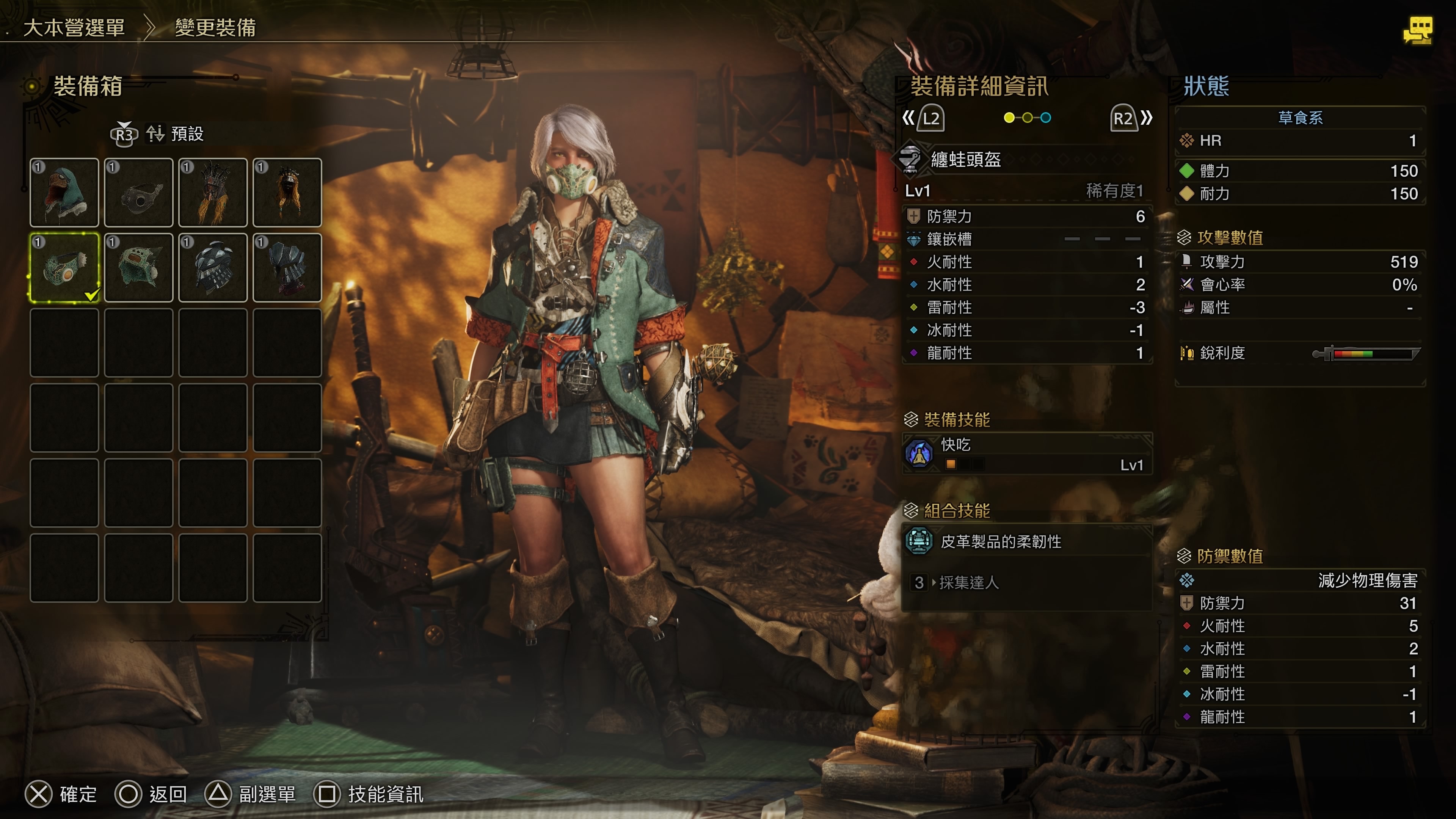Select the teal hooded beak mask
This screenshot has height=819, width=1456.
[64, 193]
